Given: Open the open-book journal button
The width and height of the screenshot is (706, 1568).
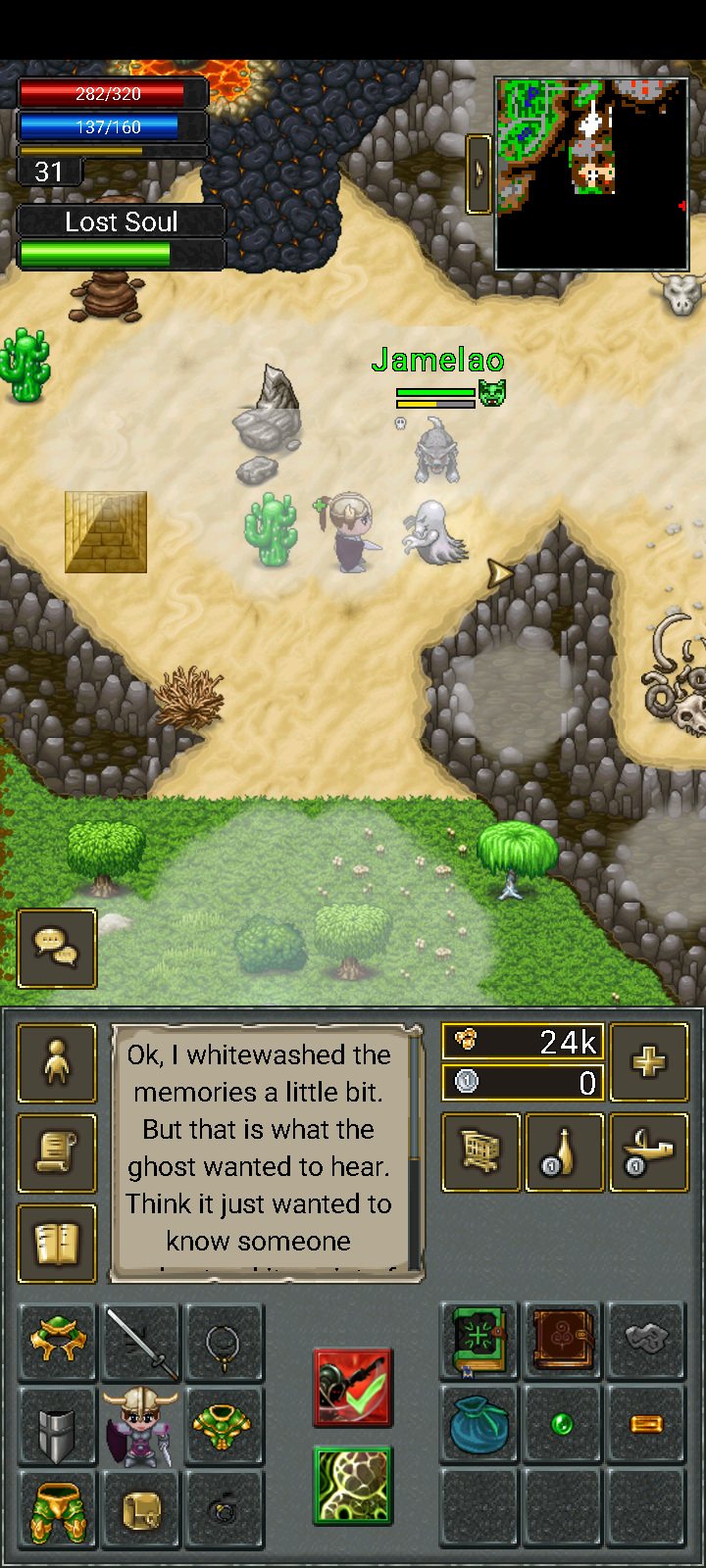Looking at the screenshot, I should point(57,1244).
